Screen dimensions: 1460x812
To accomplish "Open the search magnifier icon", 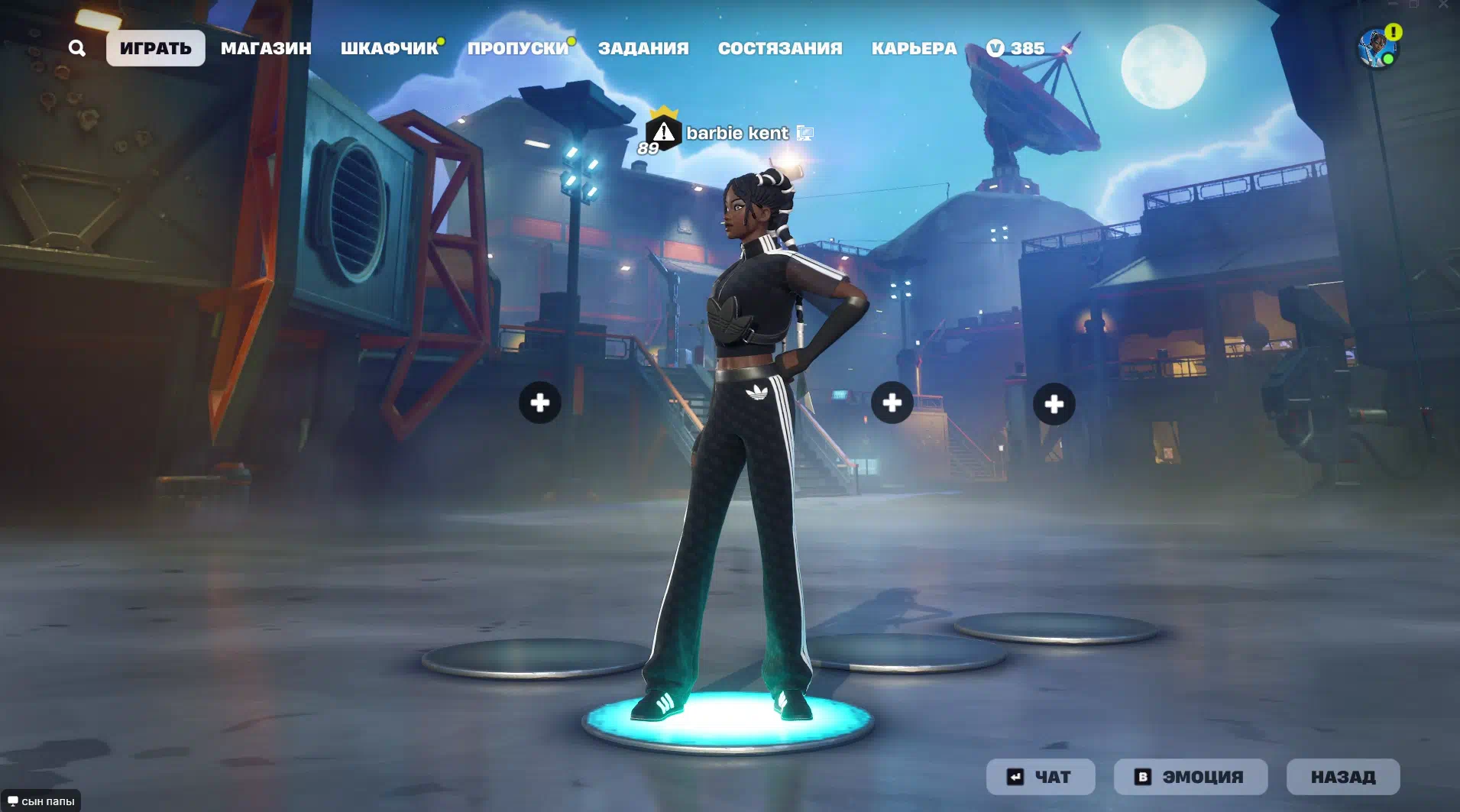I will point(76,48).
